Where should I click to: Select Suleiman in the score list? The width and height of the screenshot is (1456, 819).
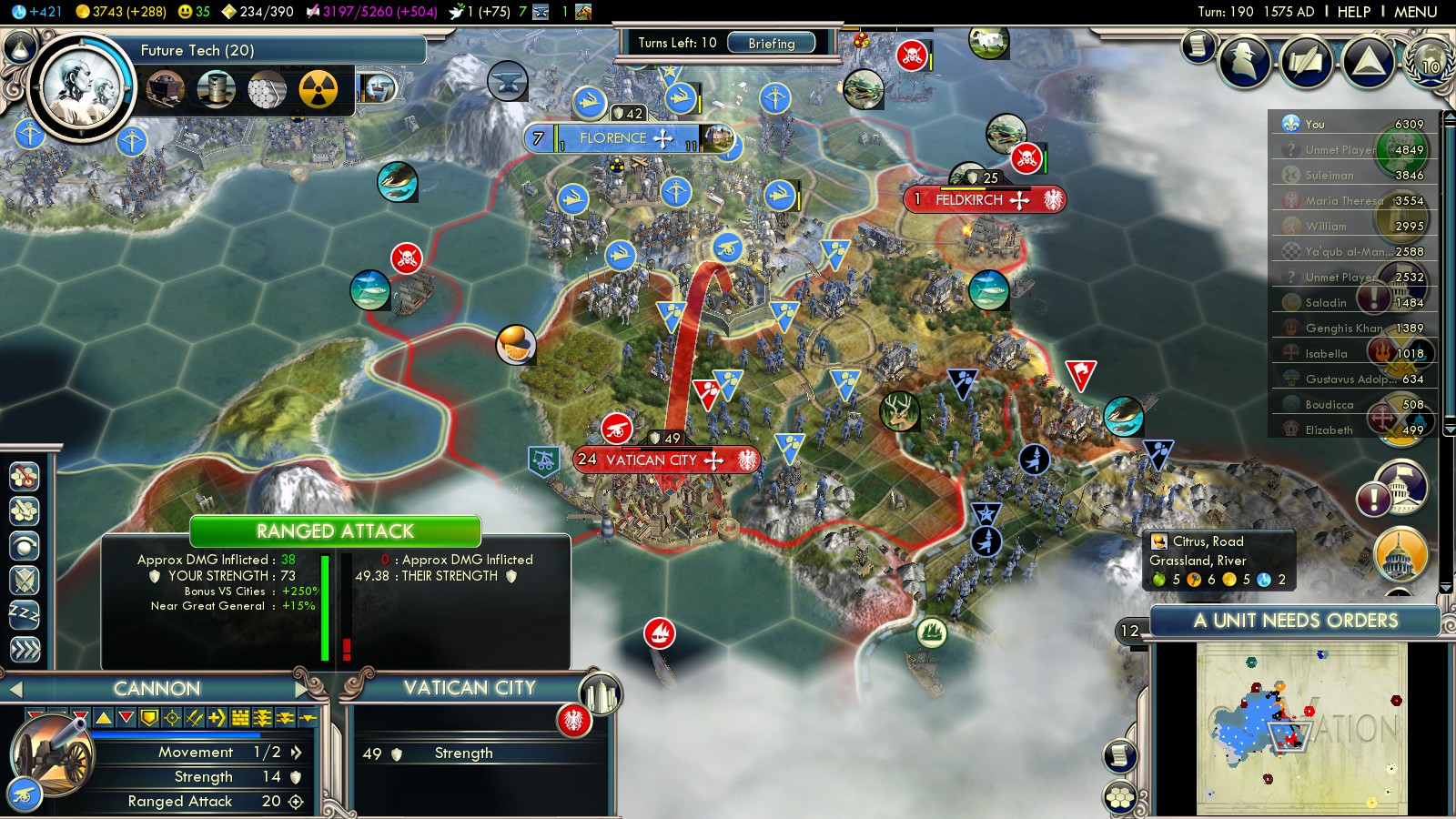1329,175
